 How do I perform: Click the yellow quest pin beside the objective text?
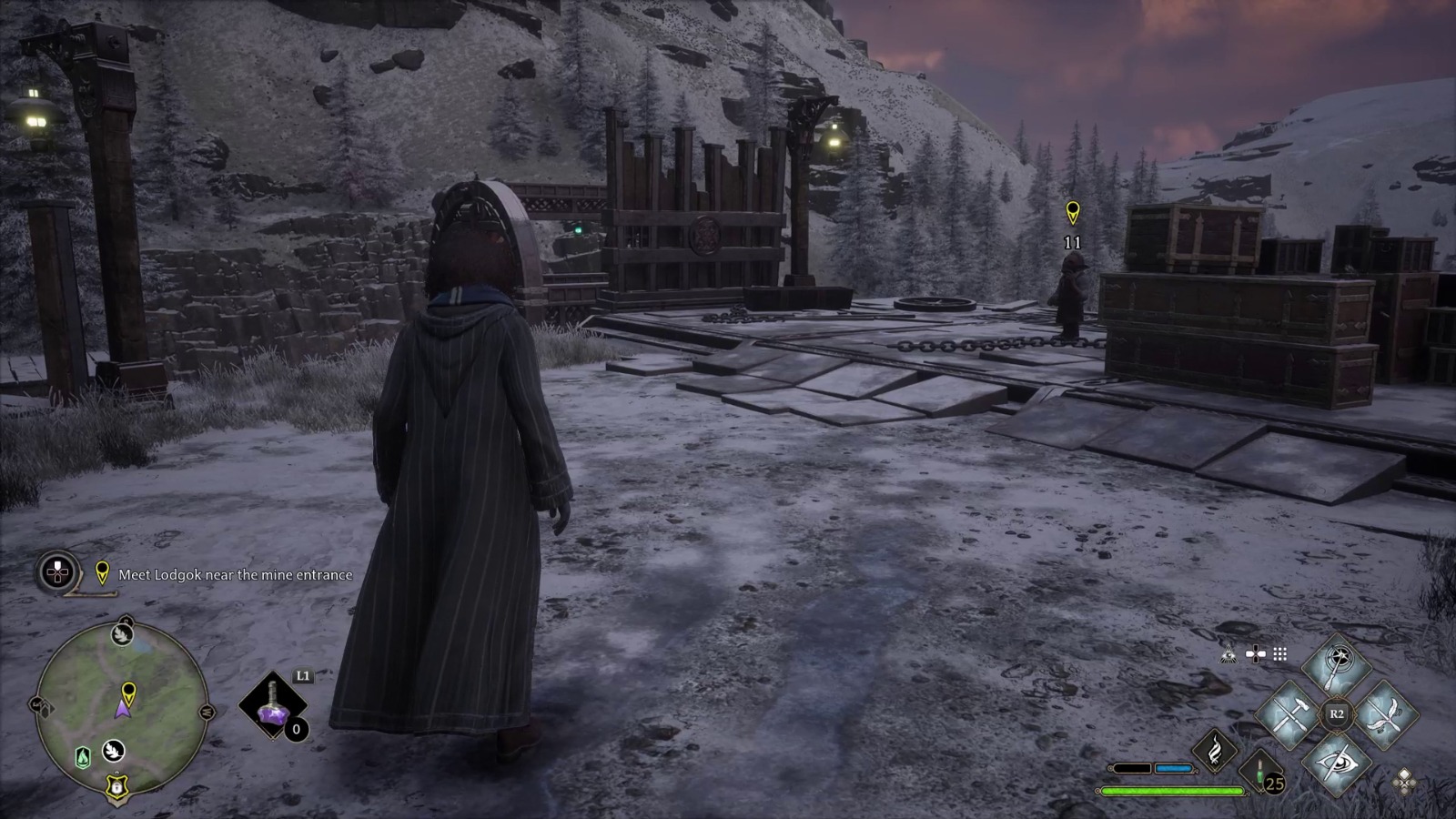tap(103, 573)
